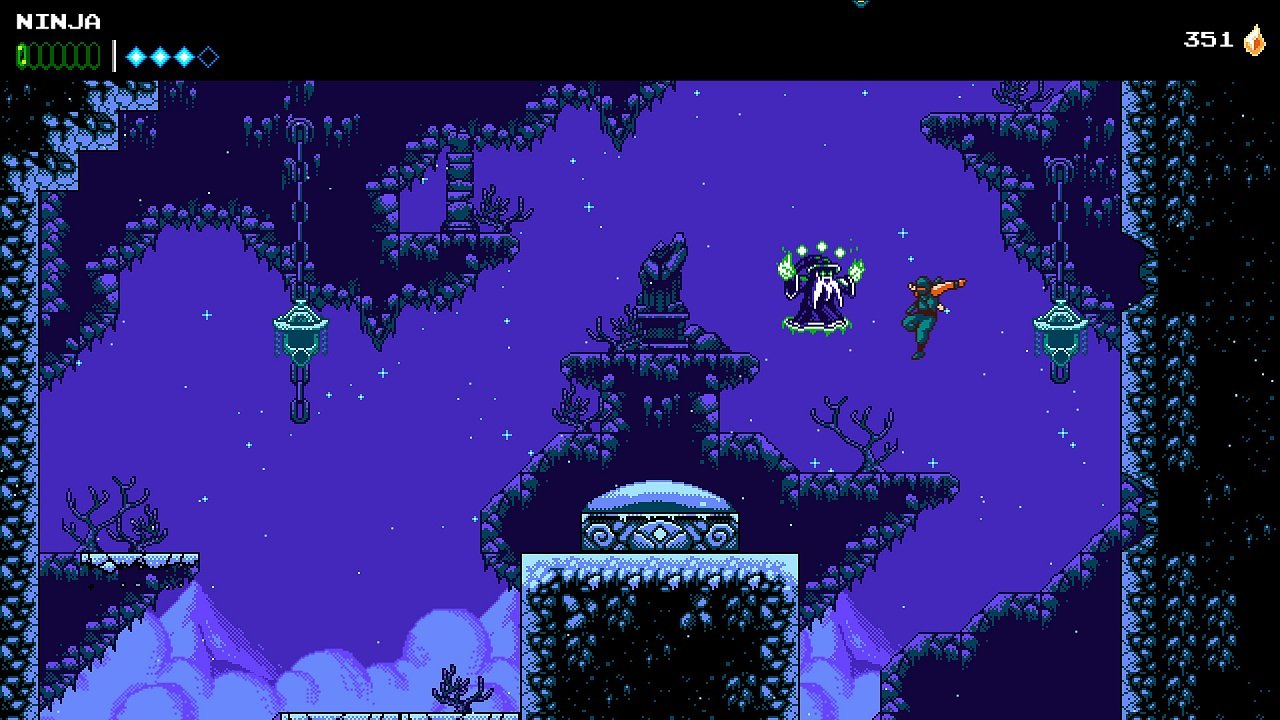Select the floating wizard enemy
1280x720 pixels.
(815, 290)
